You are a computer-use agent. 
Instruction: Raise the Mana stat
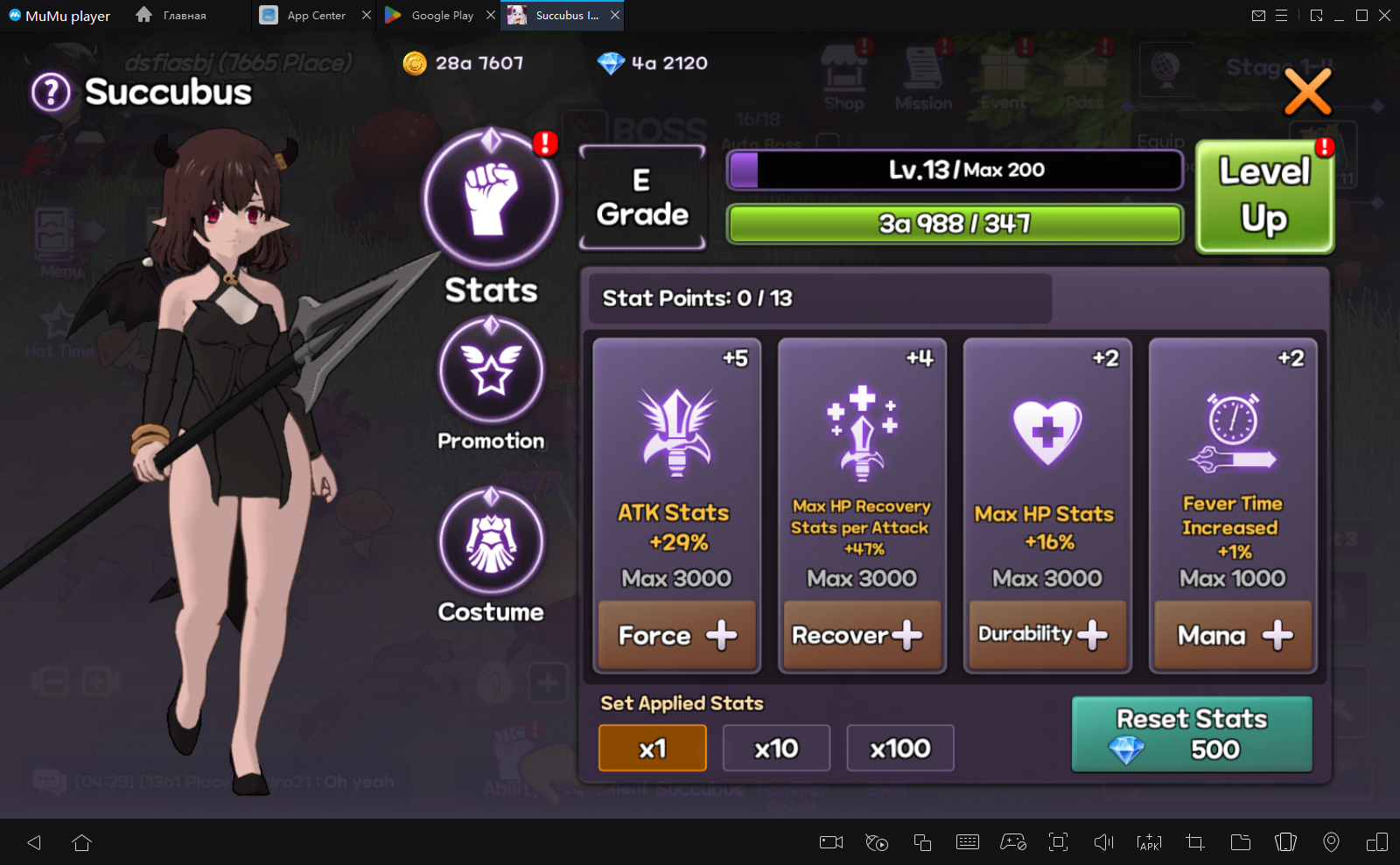click(x=1233, y=636)
